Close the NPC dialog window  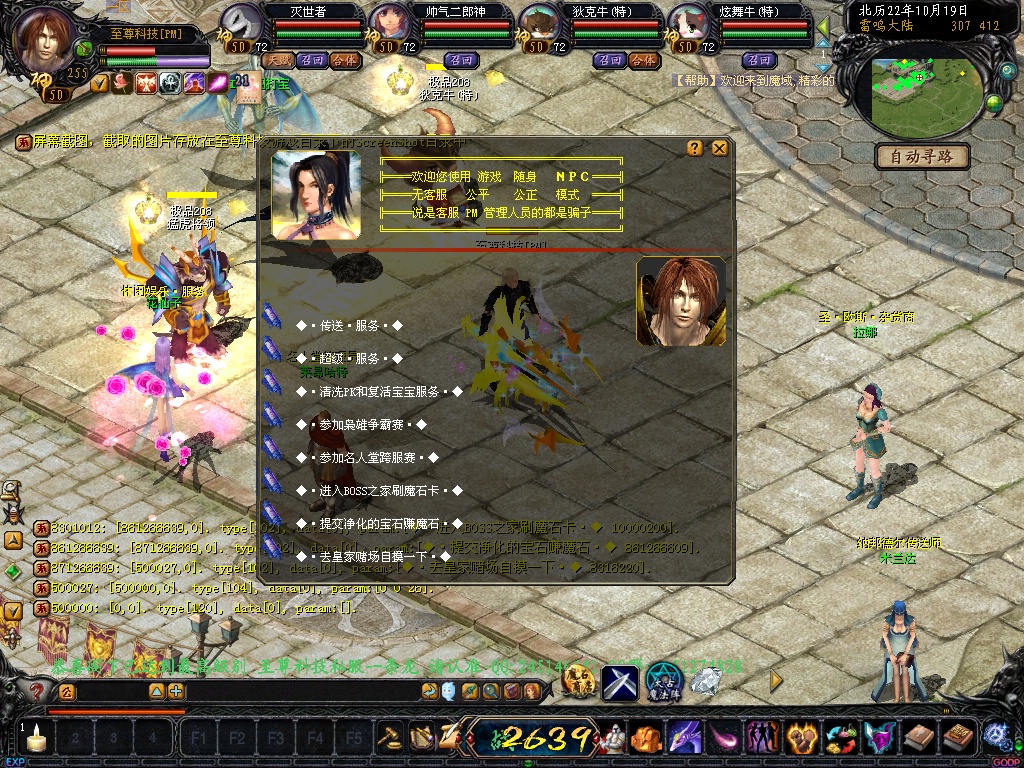click(x=719, y=148)
